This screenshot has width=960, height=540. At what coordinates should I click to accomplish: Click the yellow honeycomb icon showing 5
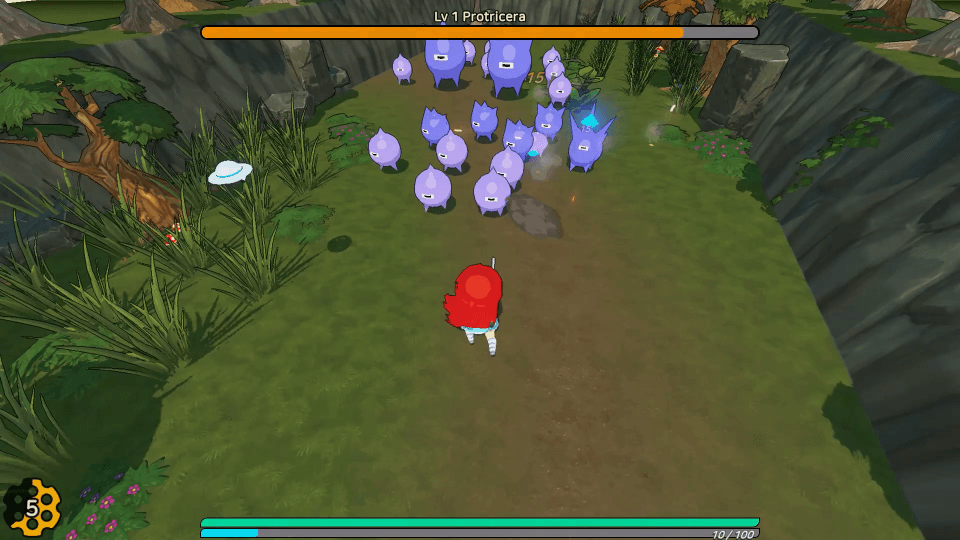click(33, 508)
